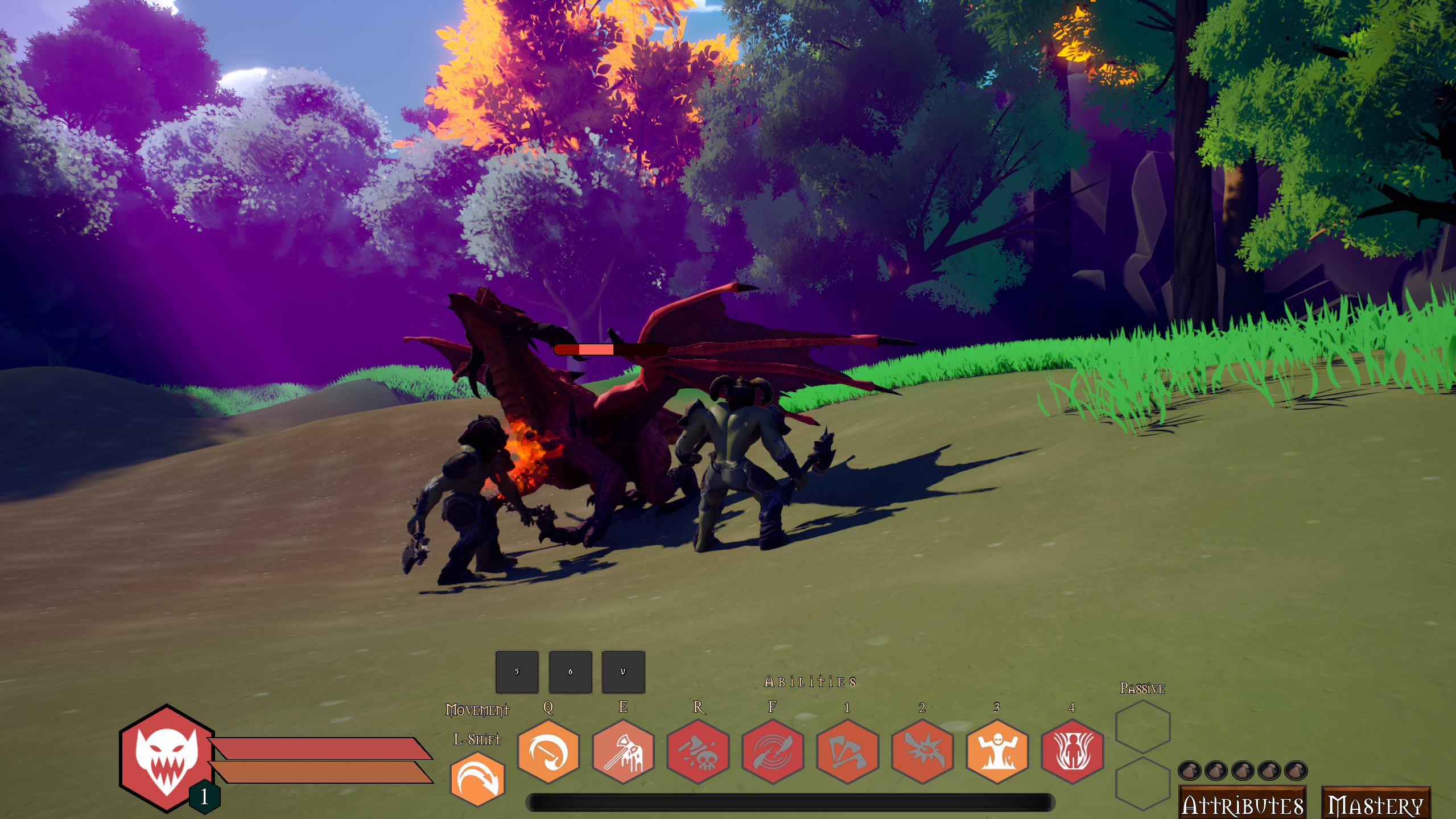The image size is (1456, 819).
Task: Activate the F whirlwind blades ability
Action: 773,750
